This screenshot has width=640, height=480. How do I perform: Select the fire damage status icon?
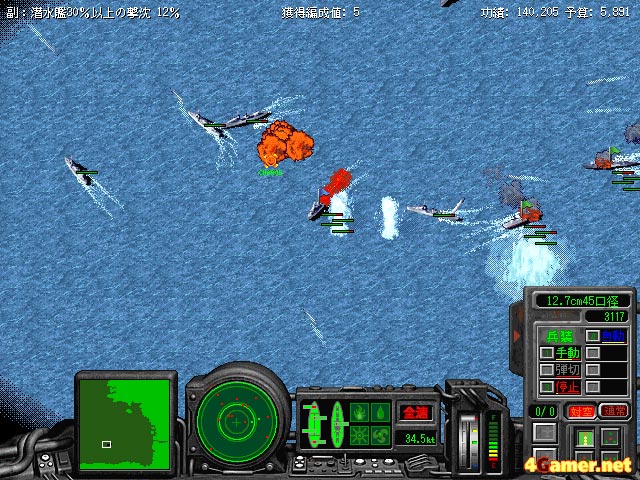click(x=360, y=412)
